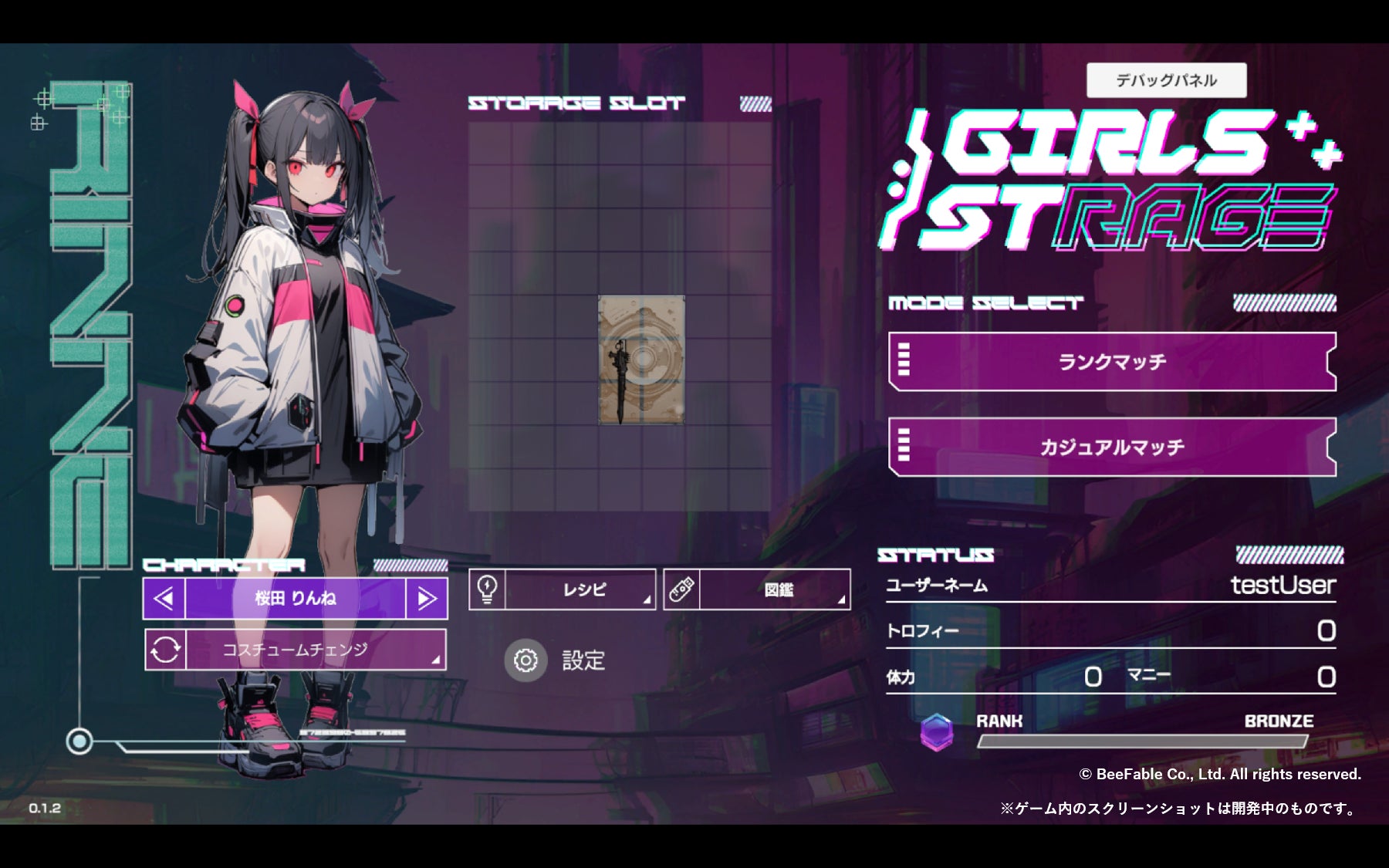This screenshot has height=868, width=1389.
Task: Start a ランクマッチ ranked match
Action: (x=1112, y=362)
